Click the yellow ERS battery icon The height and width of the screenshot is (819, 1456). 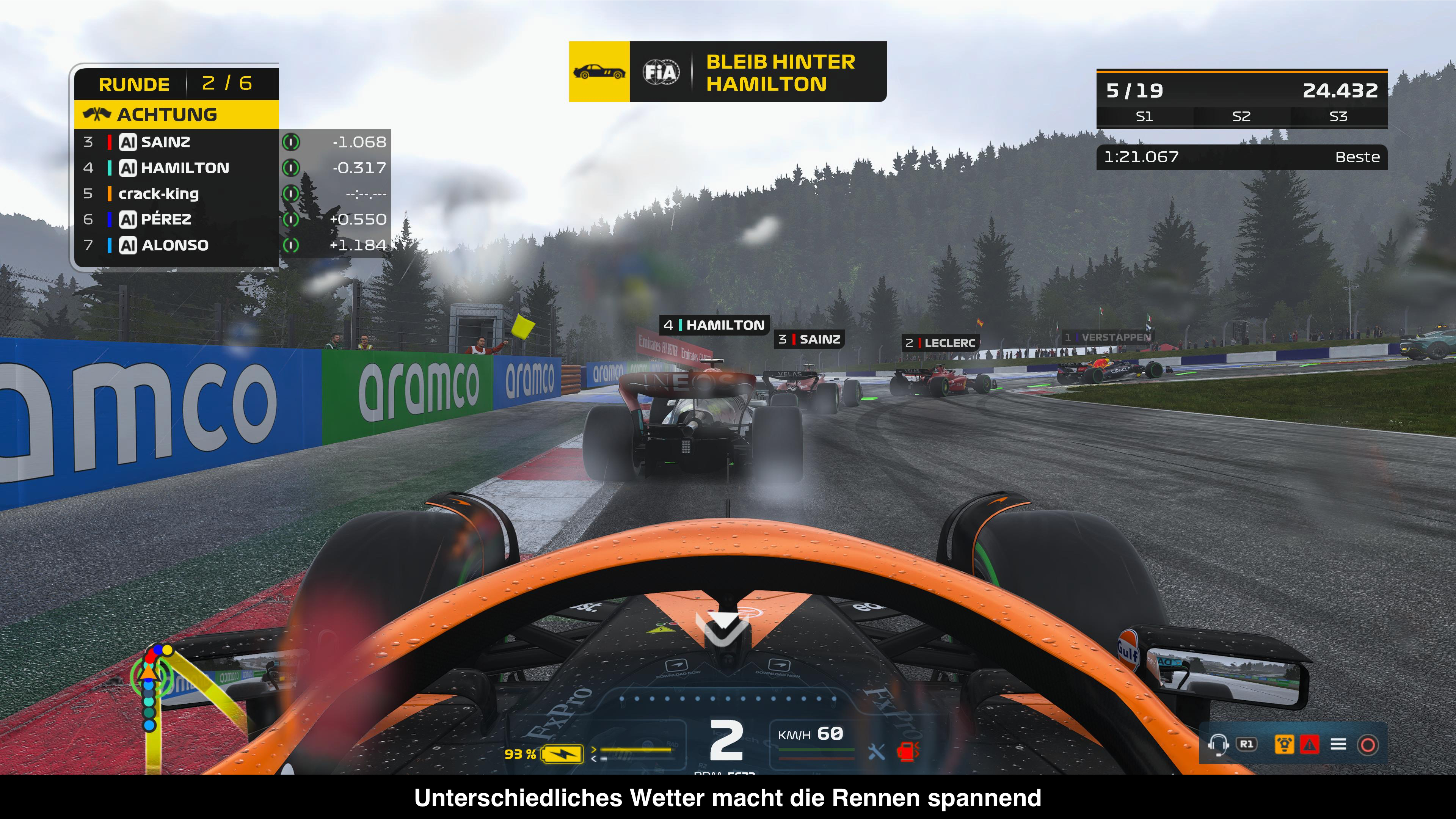[562, 753]
